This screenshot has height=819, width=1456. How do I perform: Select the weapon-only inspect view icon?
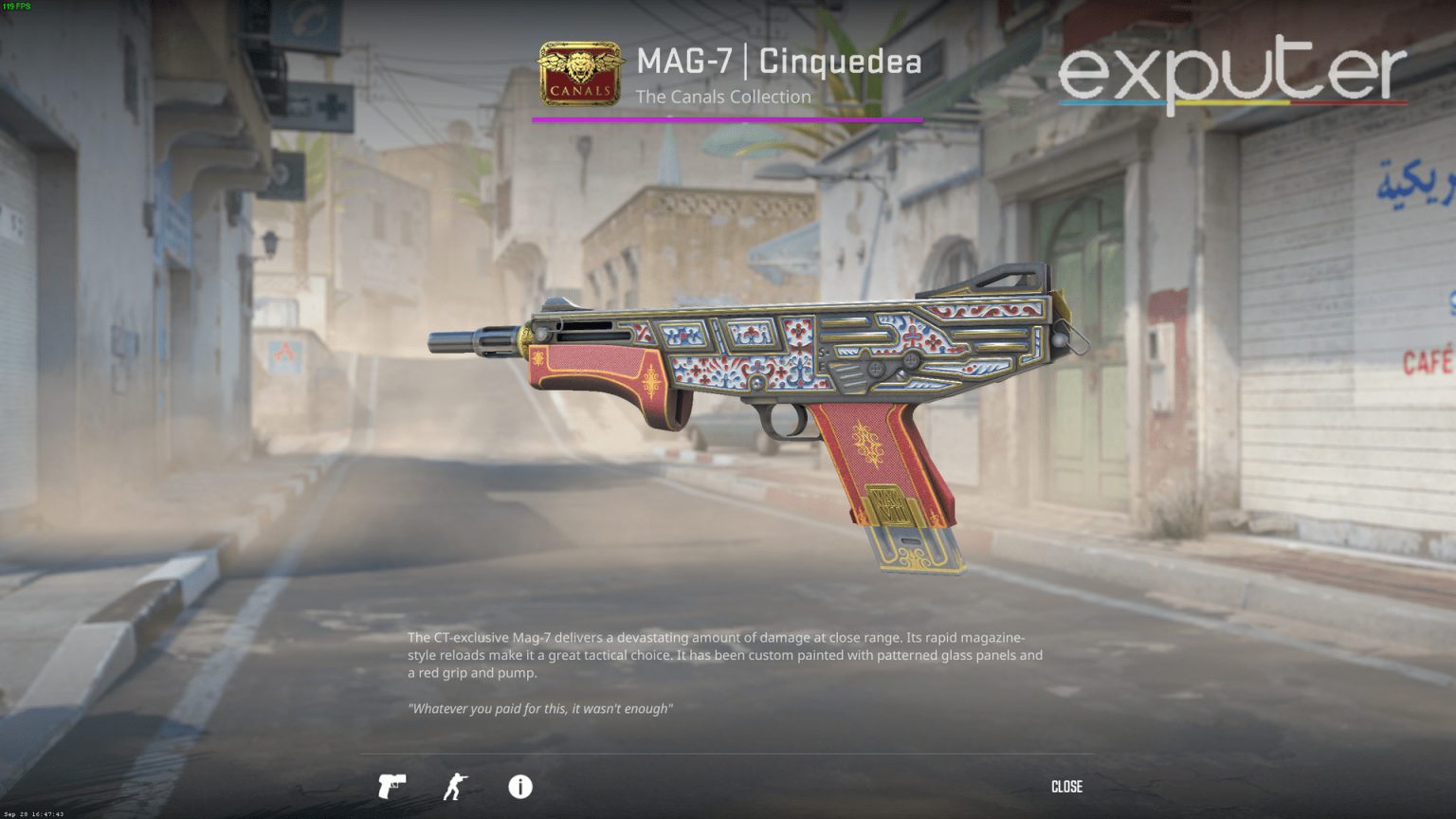(392, 787)
